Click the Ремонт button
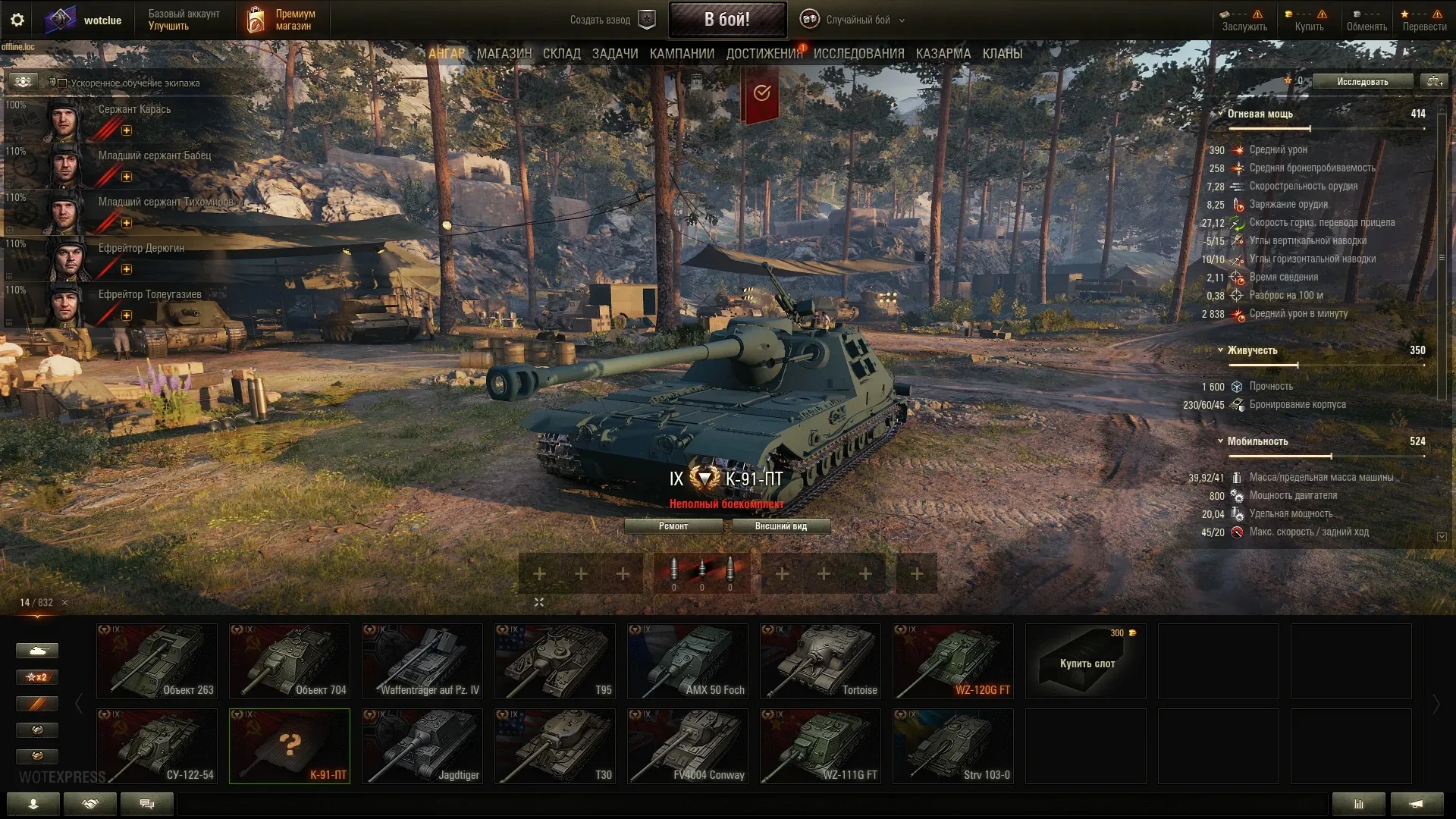This screenshot has height=819, width=1456. 673,526
